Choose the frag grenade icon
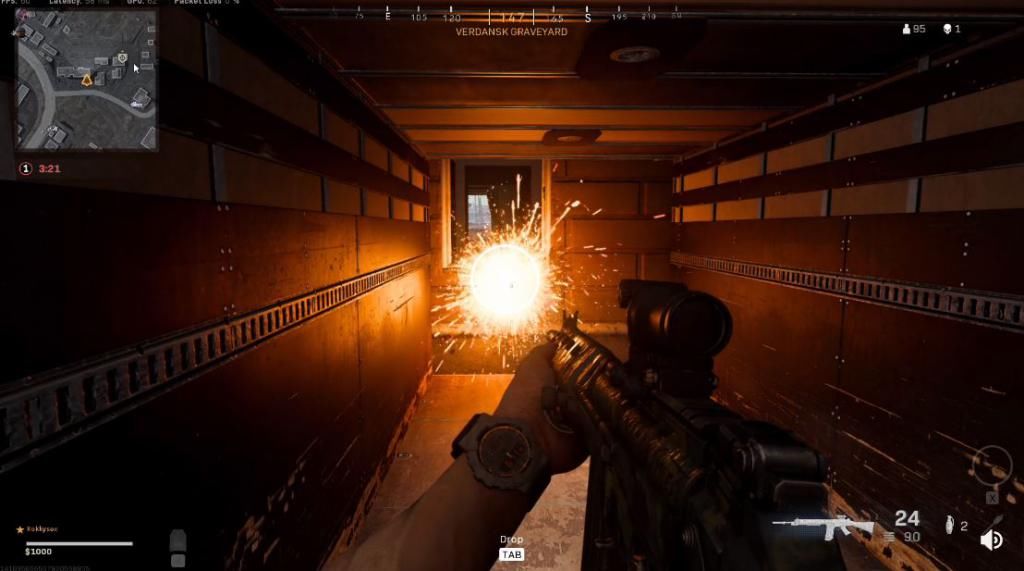This screenshot has width=1024, height=571. [949, 525]
